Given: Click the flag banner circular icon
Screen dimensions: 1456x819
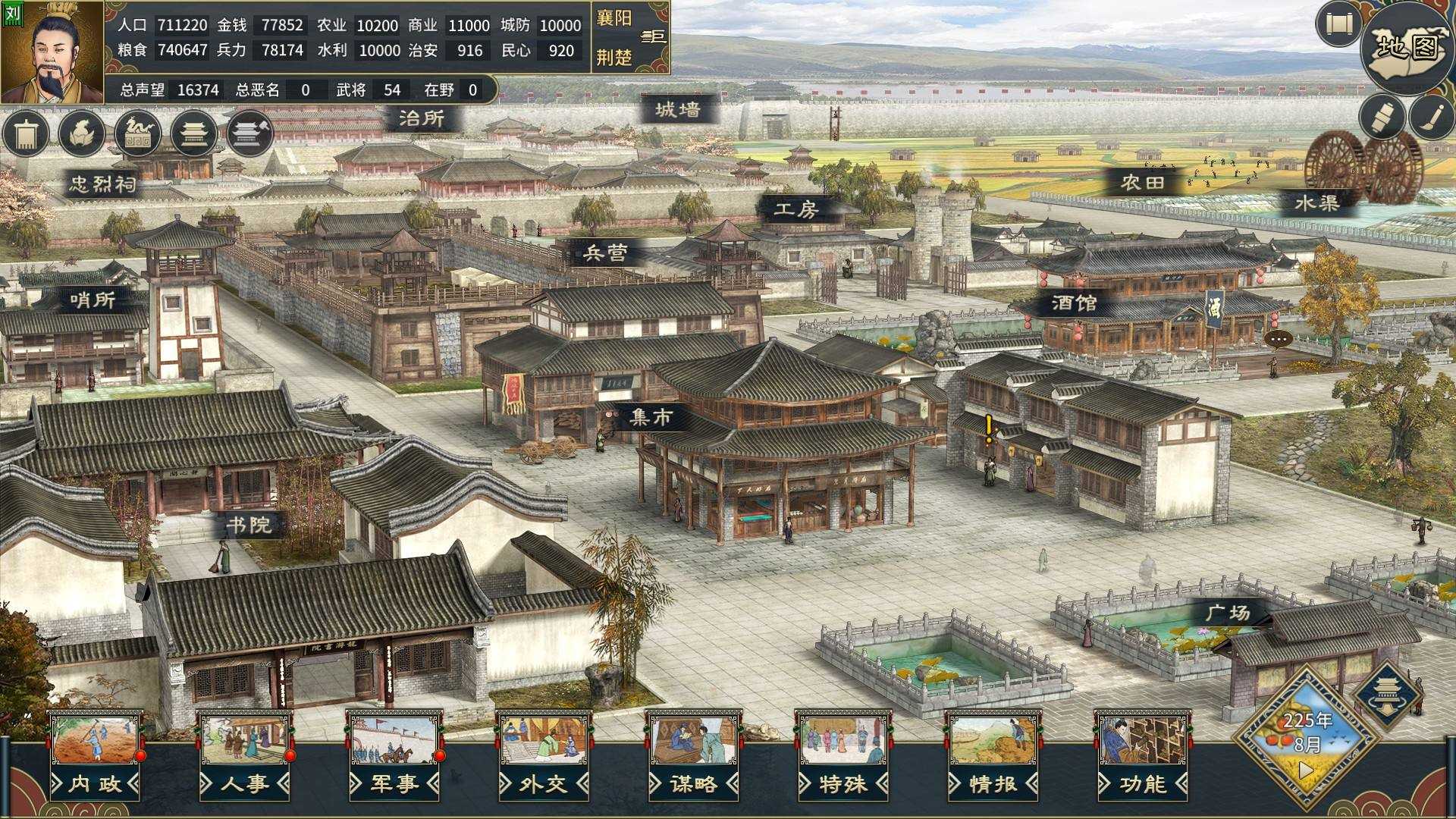Looking at the screenshot, I should point(25,133).
